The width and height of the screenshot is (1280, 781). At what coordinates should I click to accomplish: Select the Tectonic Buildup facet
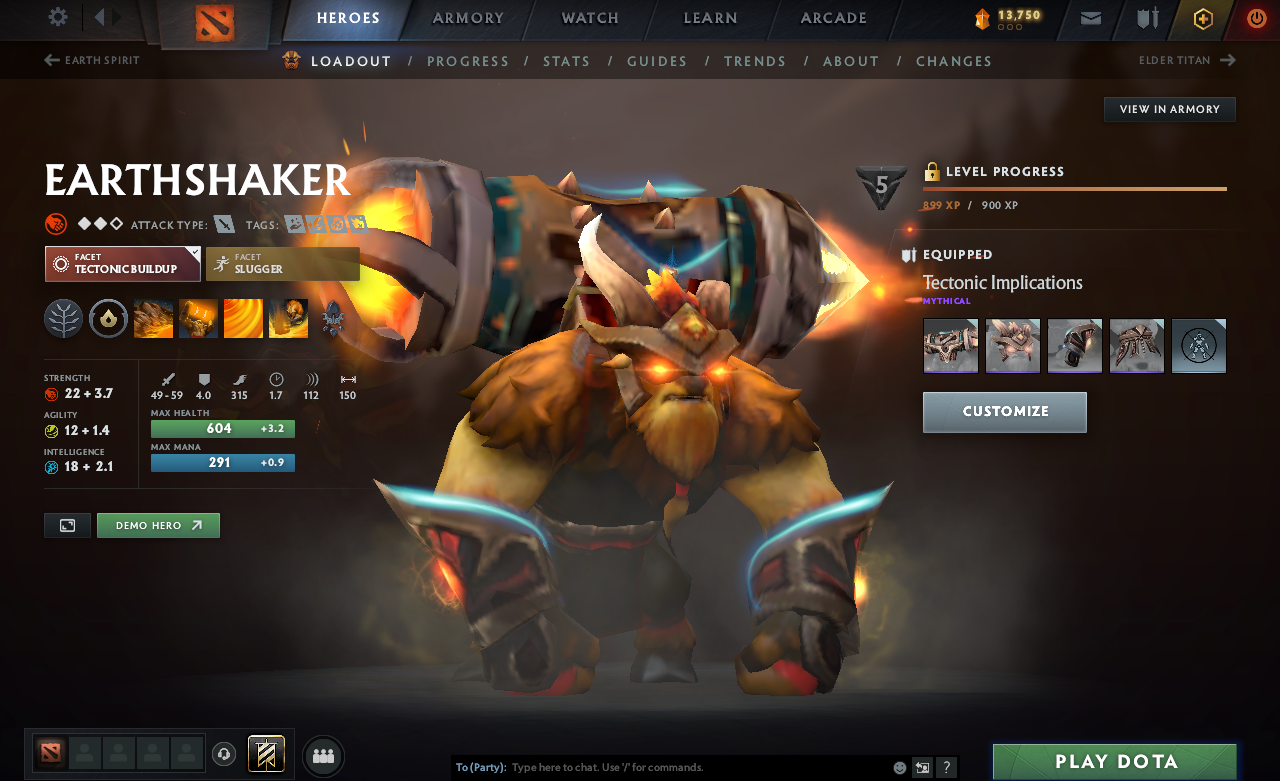pos(122,263)
